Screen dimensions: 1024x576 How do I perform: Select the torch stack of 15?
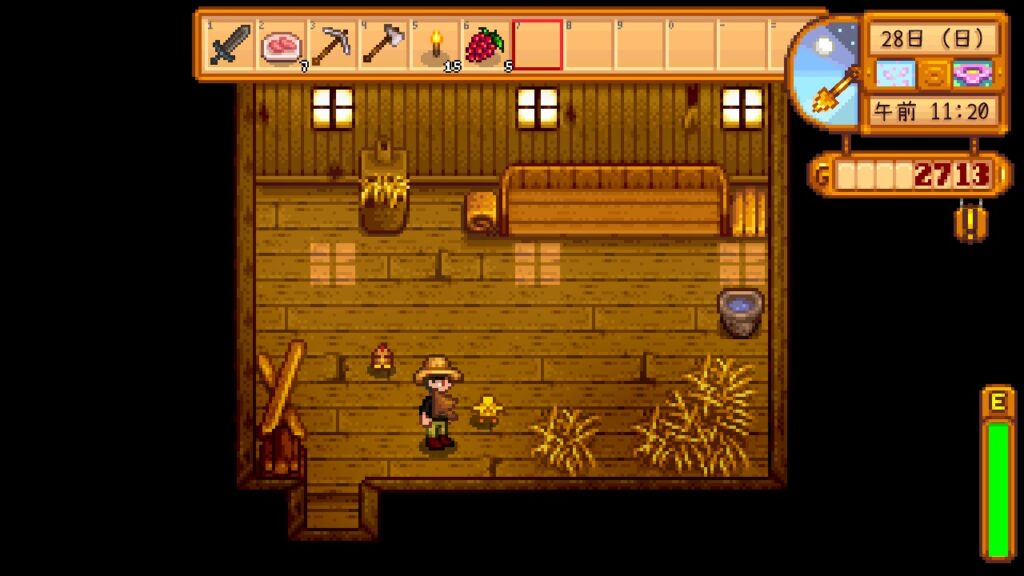pyautogui.click(x=435, y=45)
